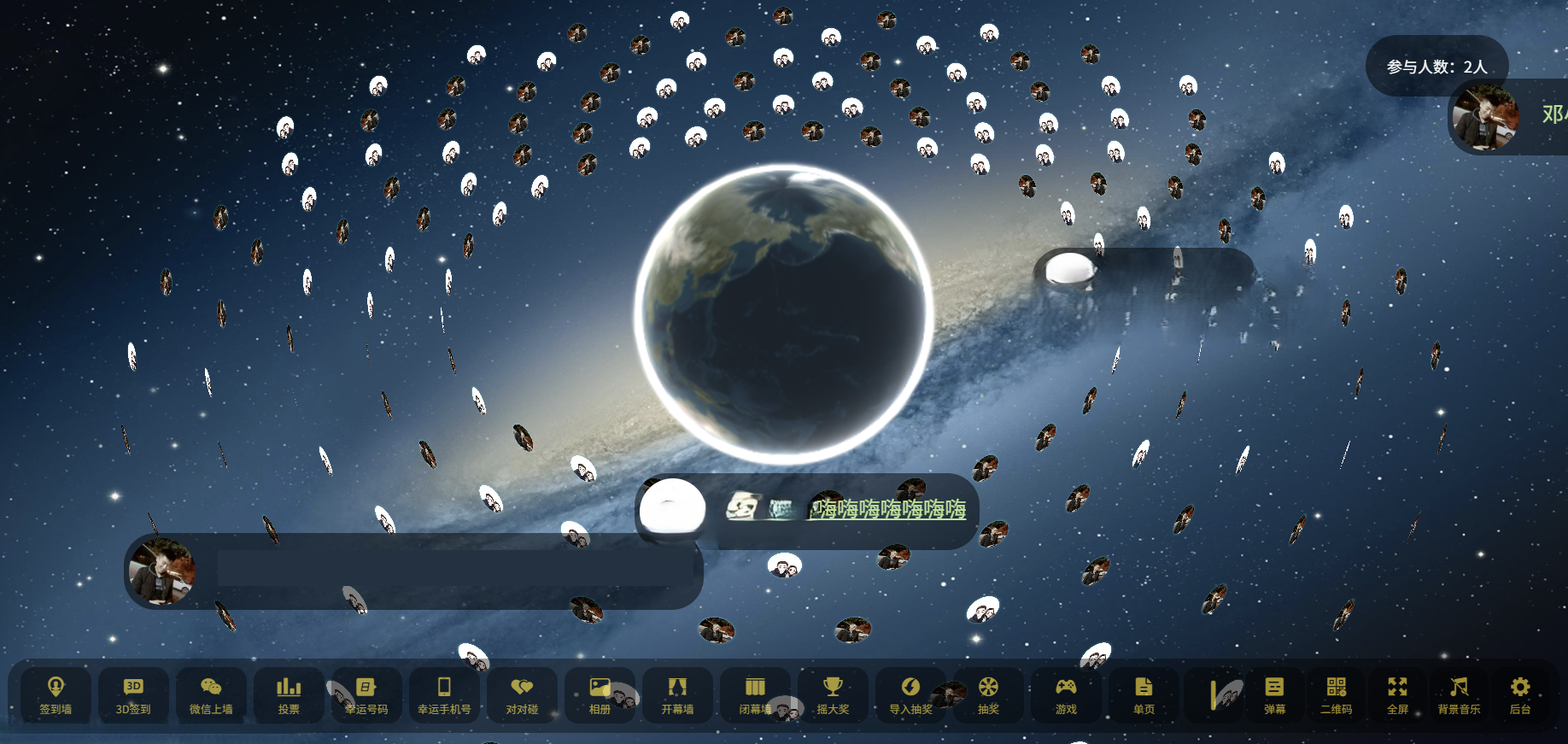Screen dimensions: 1568x744
Task: Start the 对对碰 matching activity
Action: coord(522,694)
